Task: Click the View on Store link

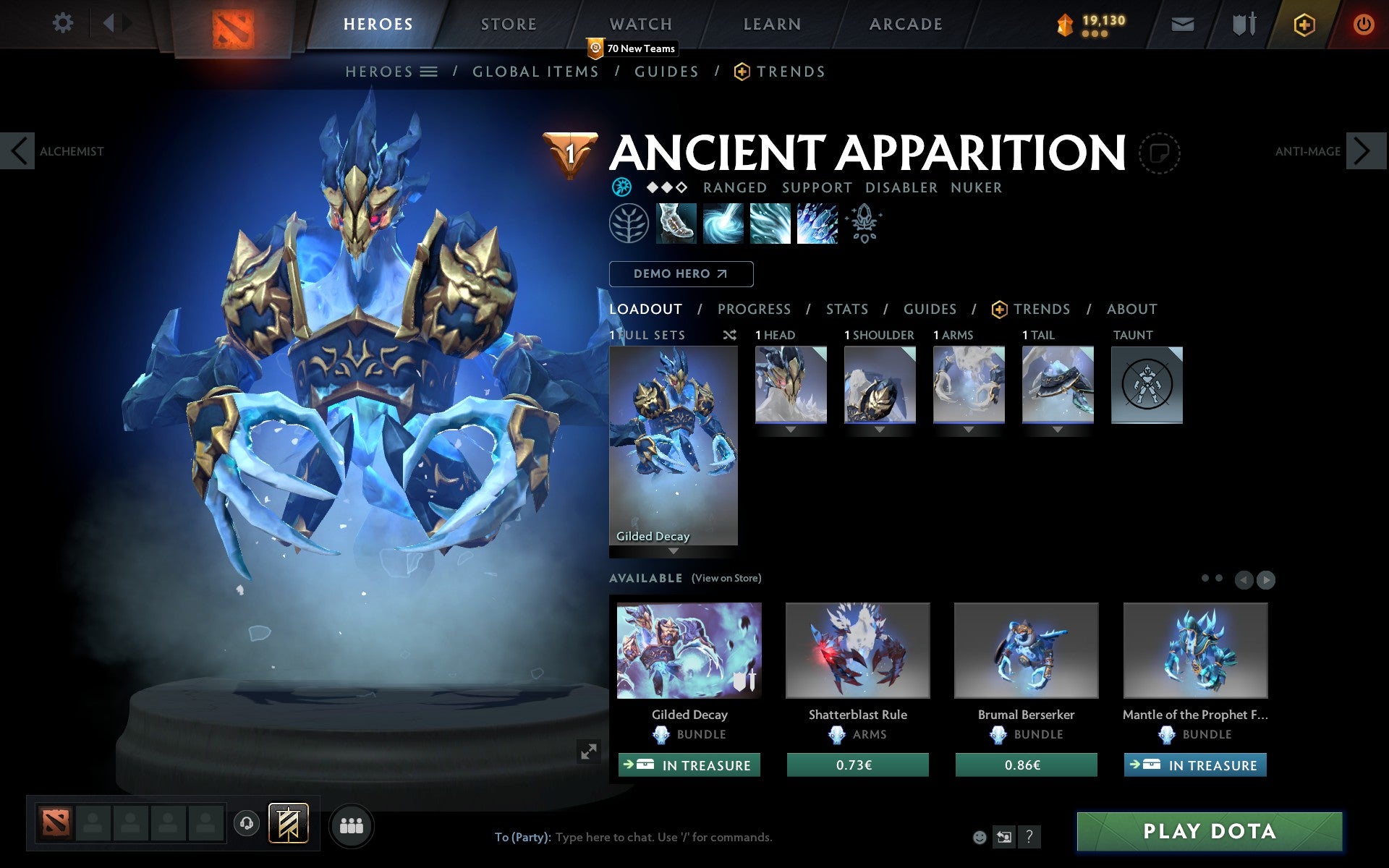Action: tap(726, 579)
